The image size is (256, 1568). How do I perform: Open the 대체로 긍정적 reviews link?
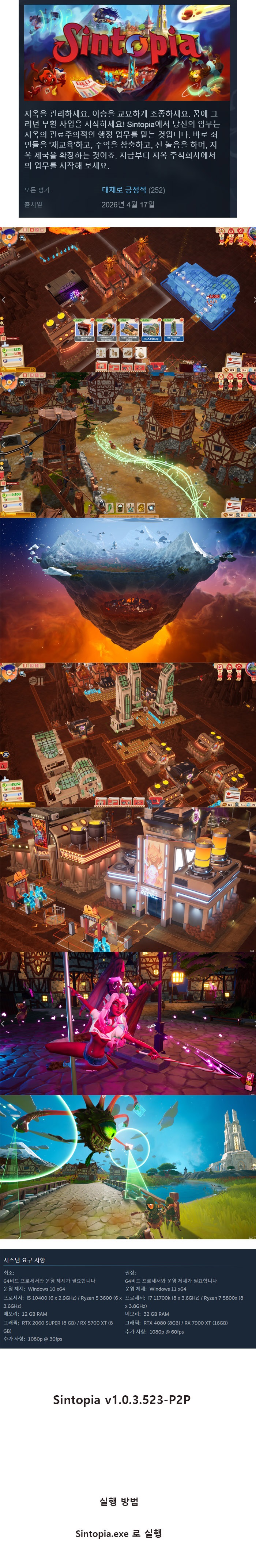coord(124,190)
